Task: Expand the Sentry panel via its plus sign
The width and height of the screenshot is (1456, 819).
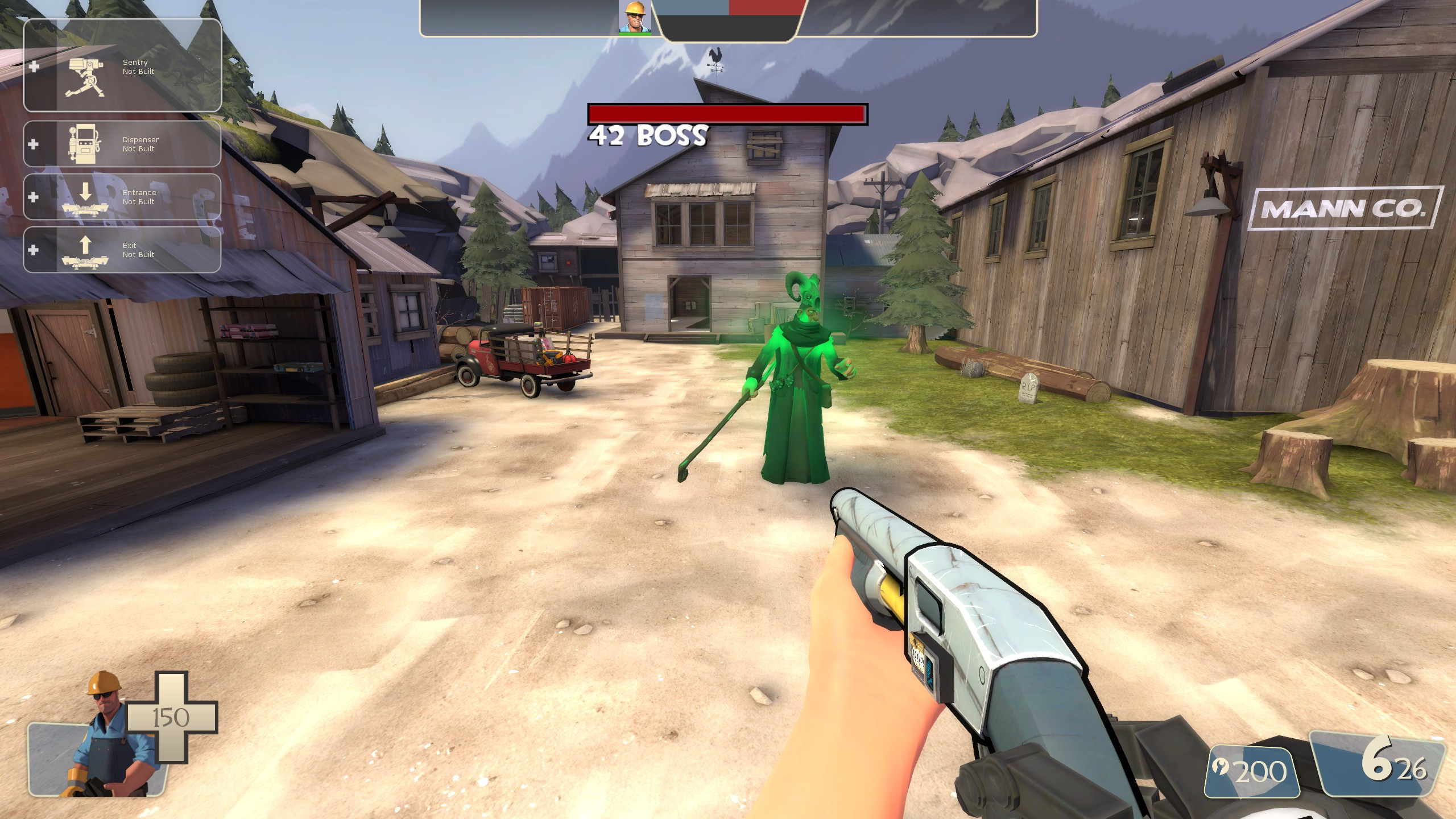Action: tap(35, 67)
